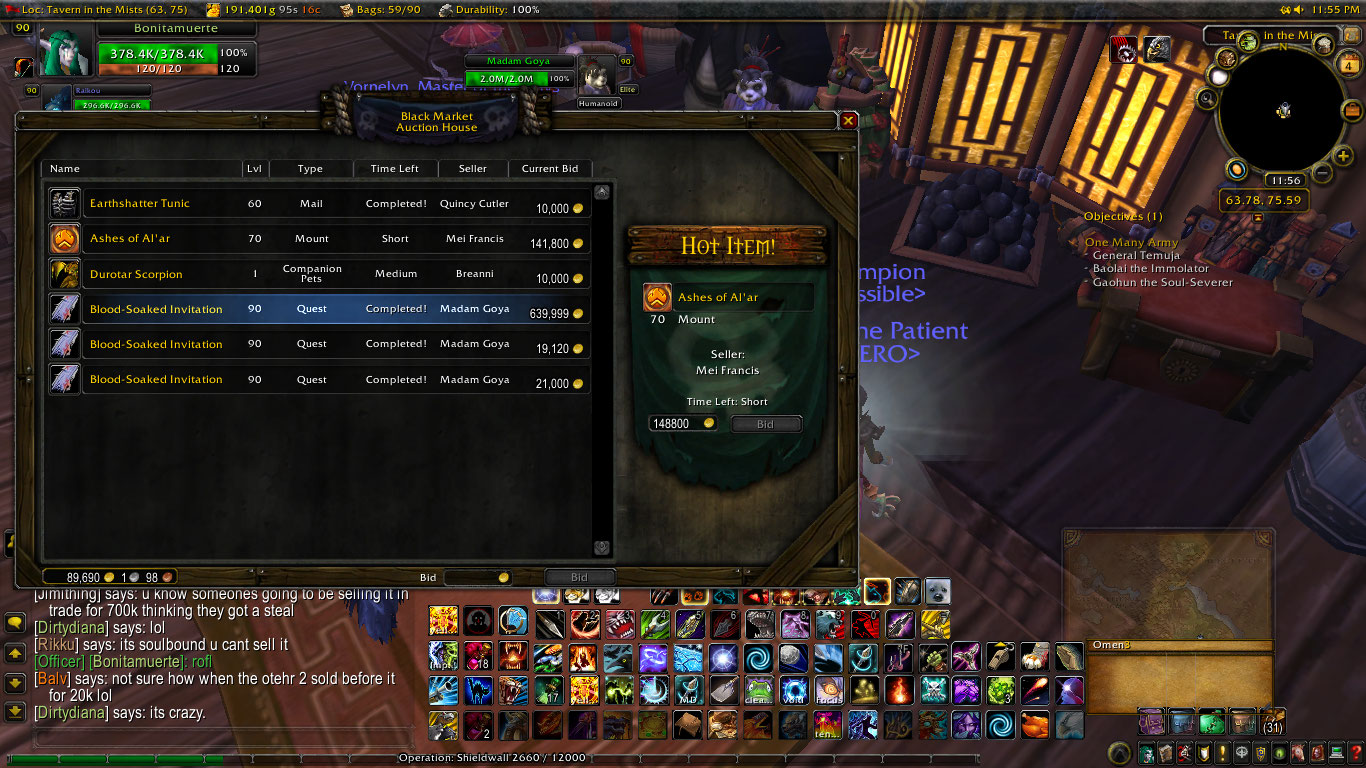Open the spellbook from the micro menu
1366x768 pixels.
coord(1165,753)
